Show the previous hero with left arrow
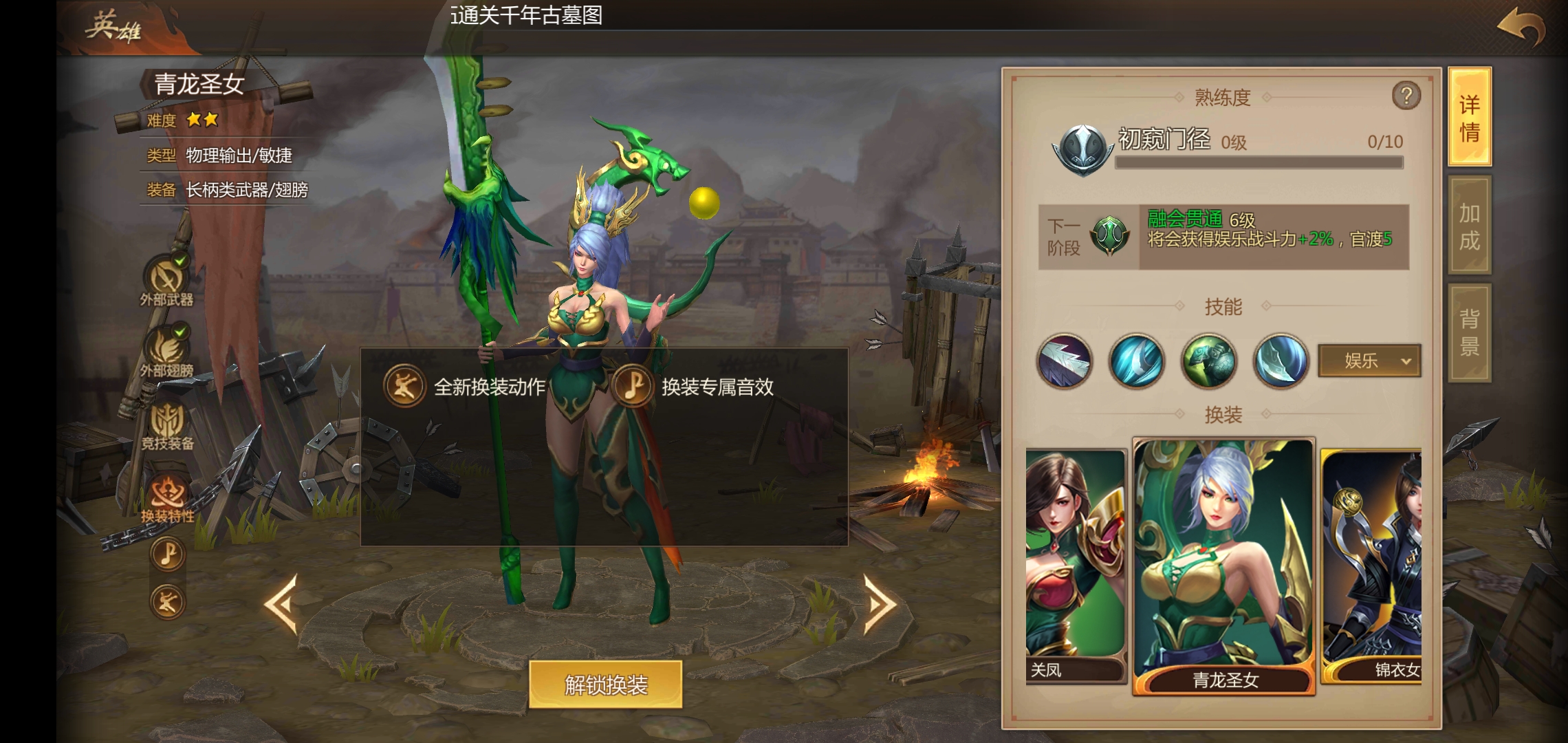Screen dimensions: 1568x743 (x=281, y=604)
